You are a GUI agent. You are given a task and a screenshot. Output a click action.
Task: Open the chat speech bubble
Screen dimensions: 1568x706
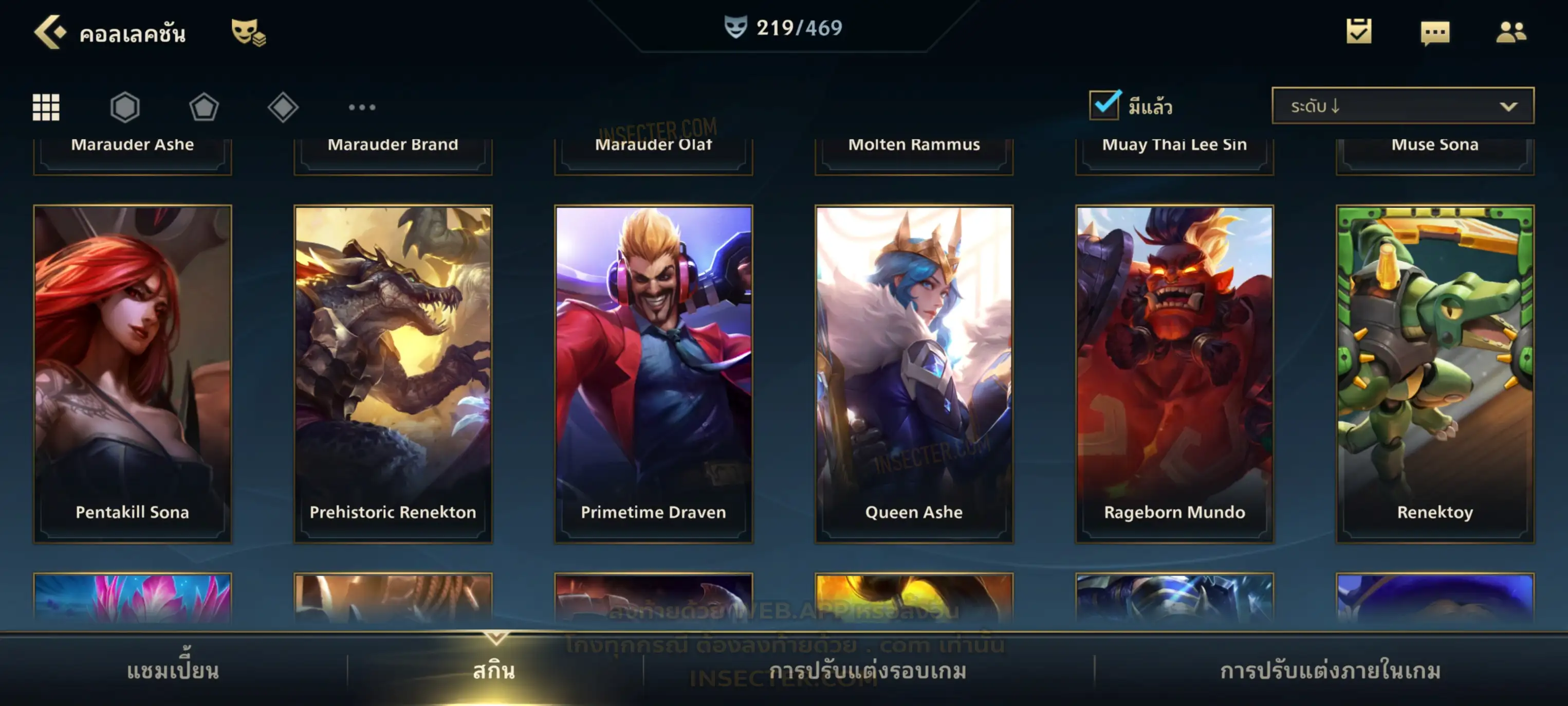[1435, 32]
